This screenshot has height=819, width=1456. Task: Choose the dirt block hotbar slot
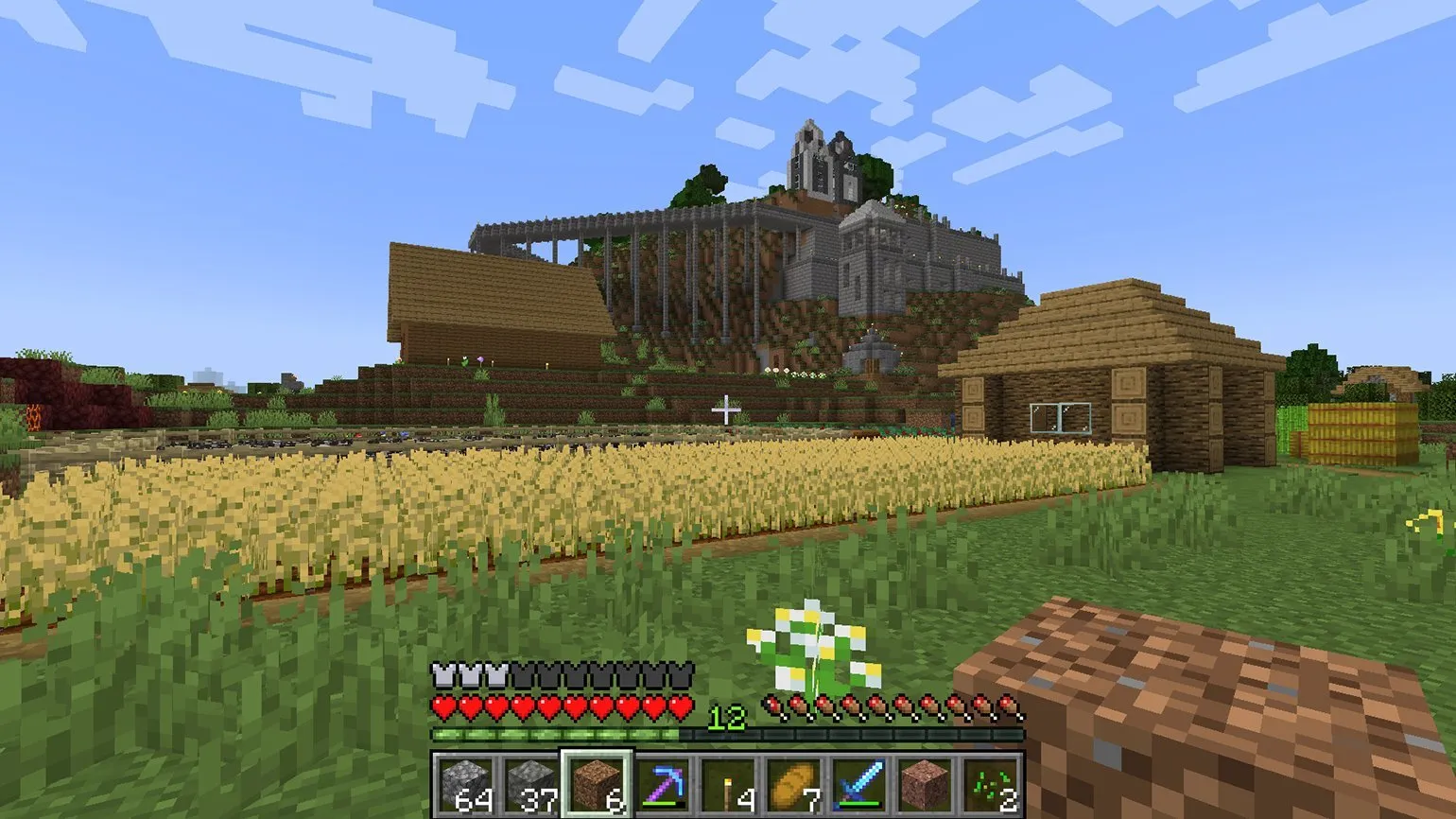(x=596, y=785)
